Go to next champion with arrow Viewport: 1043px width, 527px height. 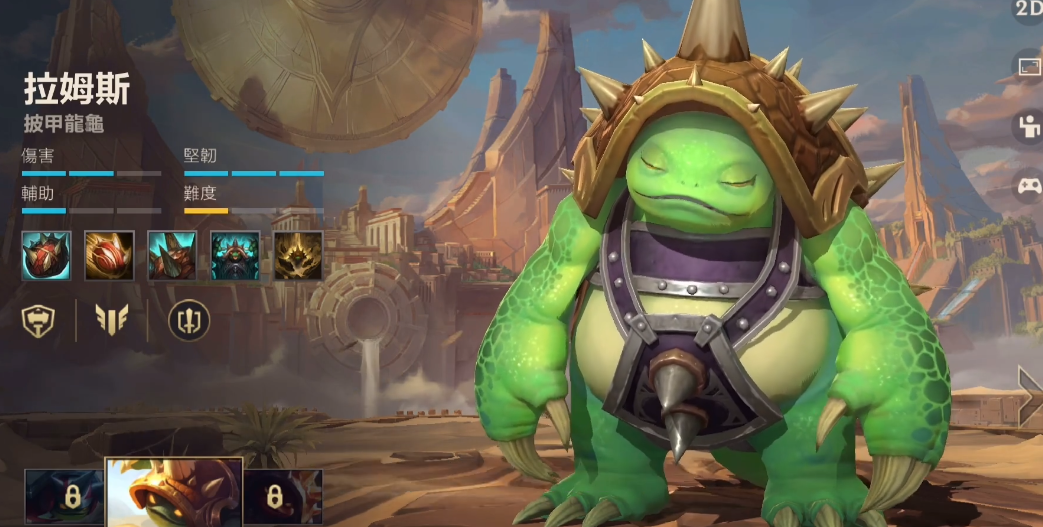1029,397
